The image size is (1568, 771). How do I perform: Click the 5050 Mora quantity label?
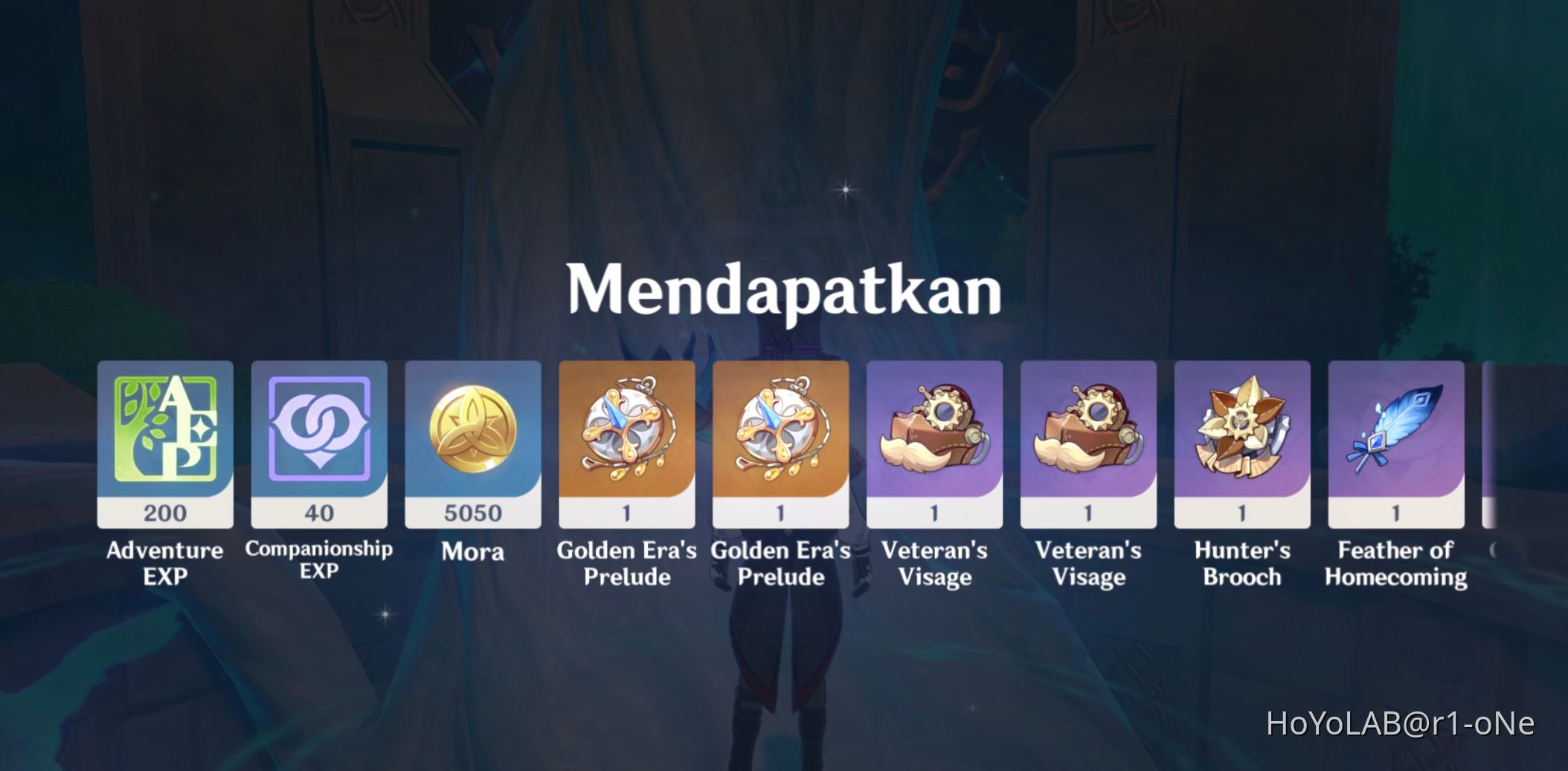473,513
